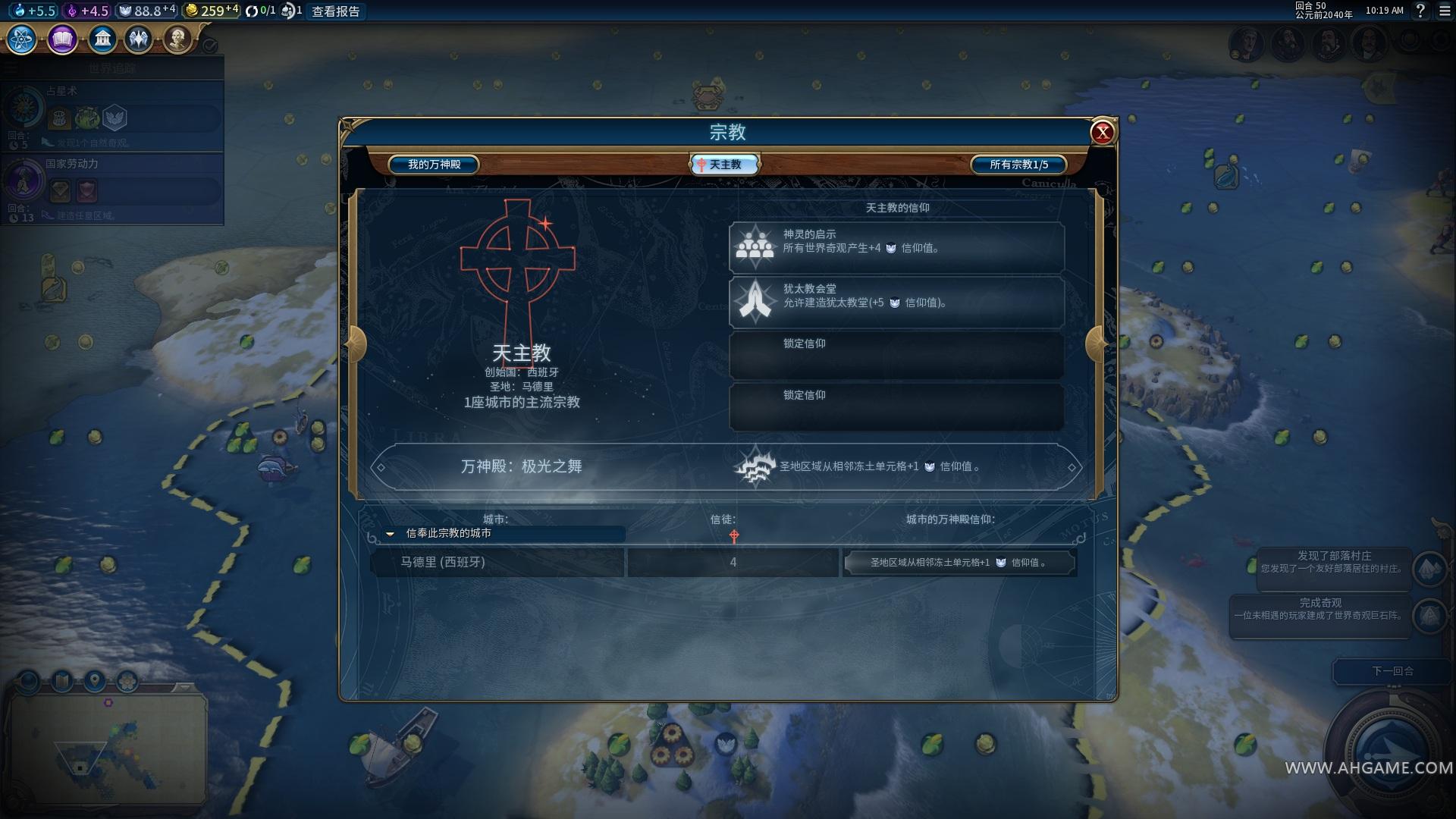The height and width of the screenshot is (819, 1456).
Task: Switch to the 我的万神殿 tab
Action: (x=433, y=165)
